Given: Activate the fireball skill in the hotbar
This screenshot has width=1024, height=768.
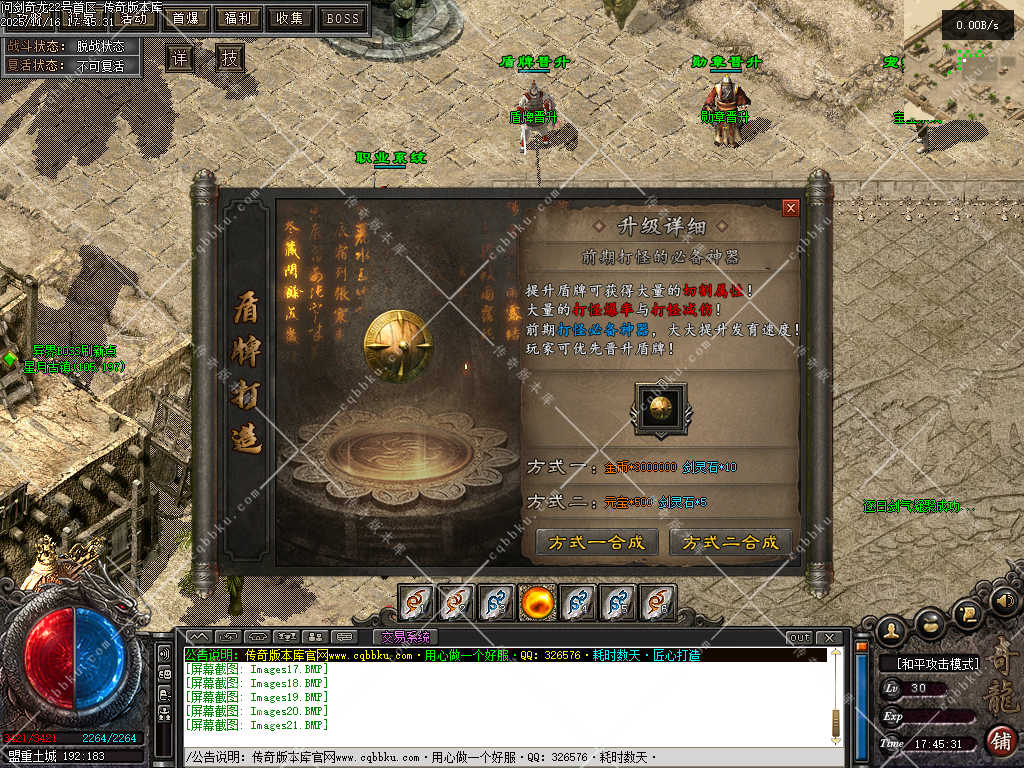Looking at the screenshot, I should 538,603.
